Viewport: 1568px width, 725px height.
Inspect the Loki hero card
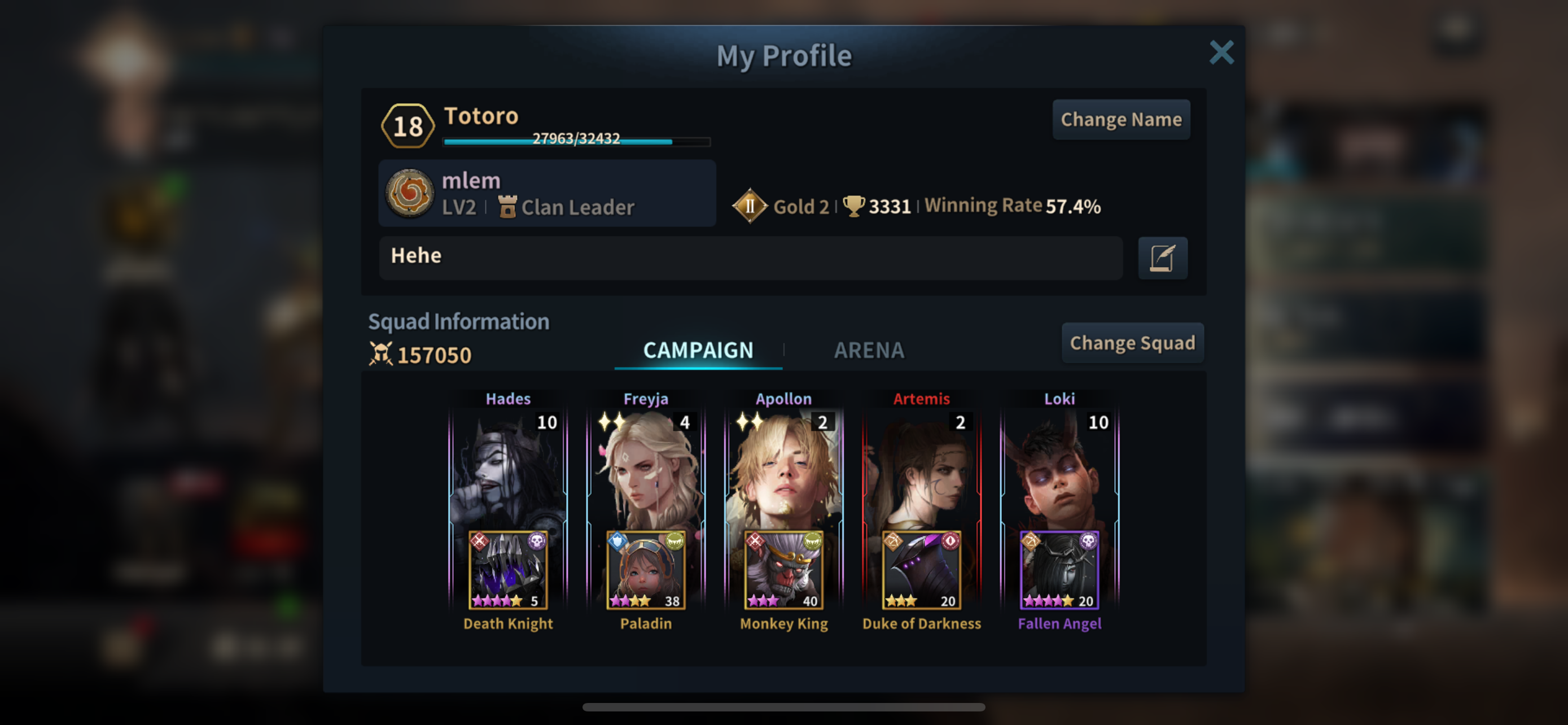coord(1059,469)
